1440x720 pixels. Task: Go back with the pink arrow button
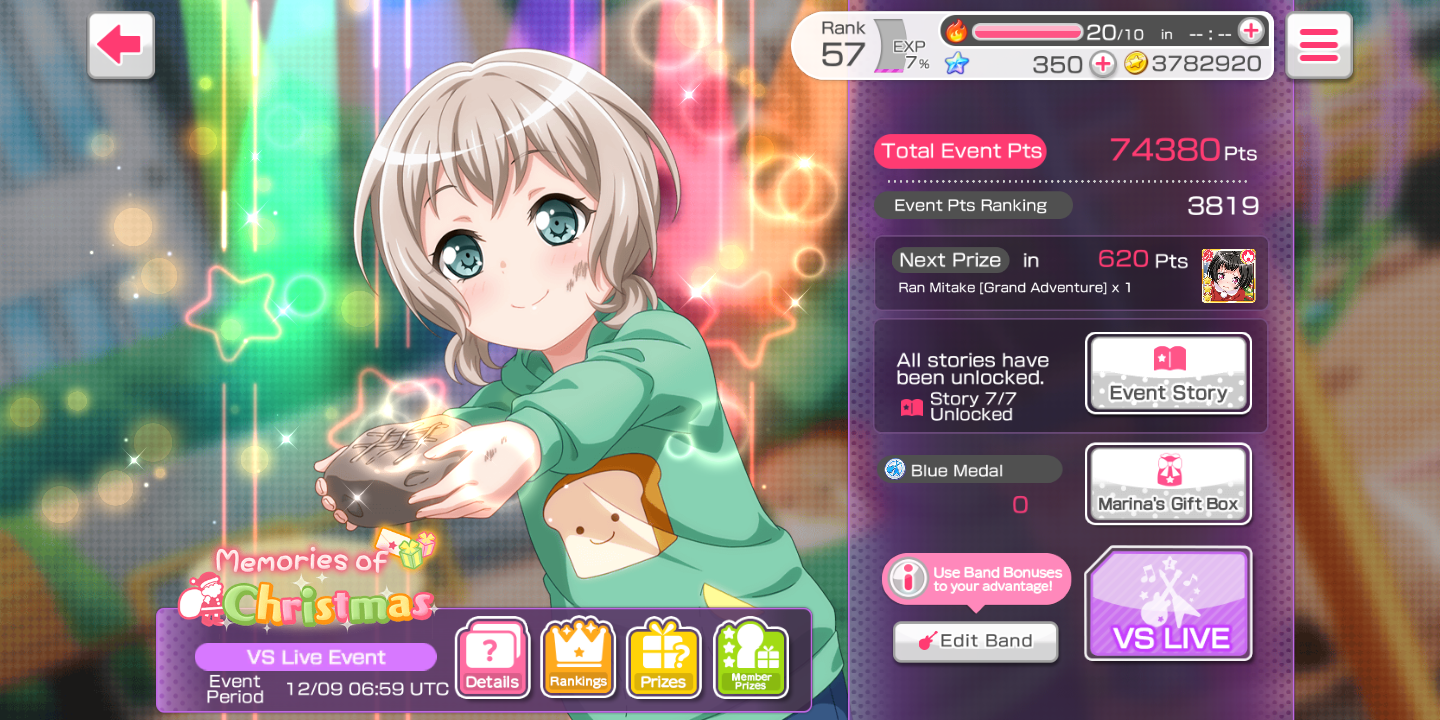[121, 45]
